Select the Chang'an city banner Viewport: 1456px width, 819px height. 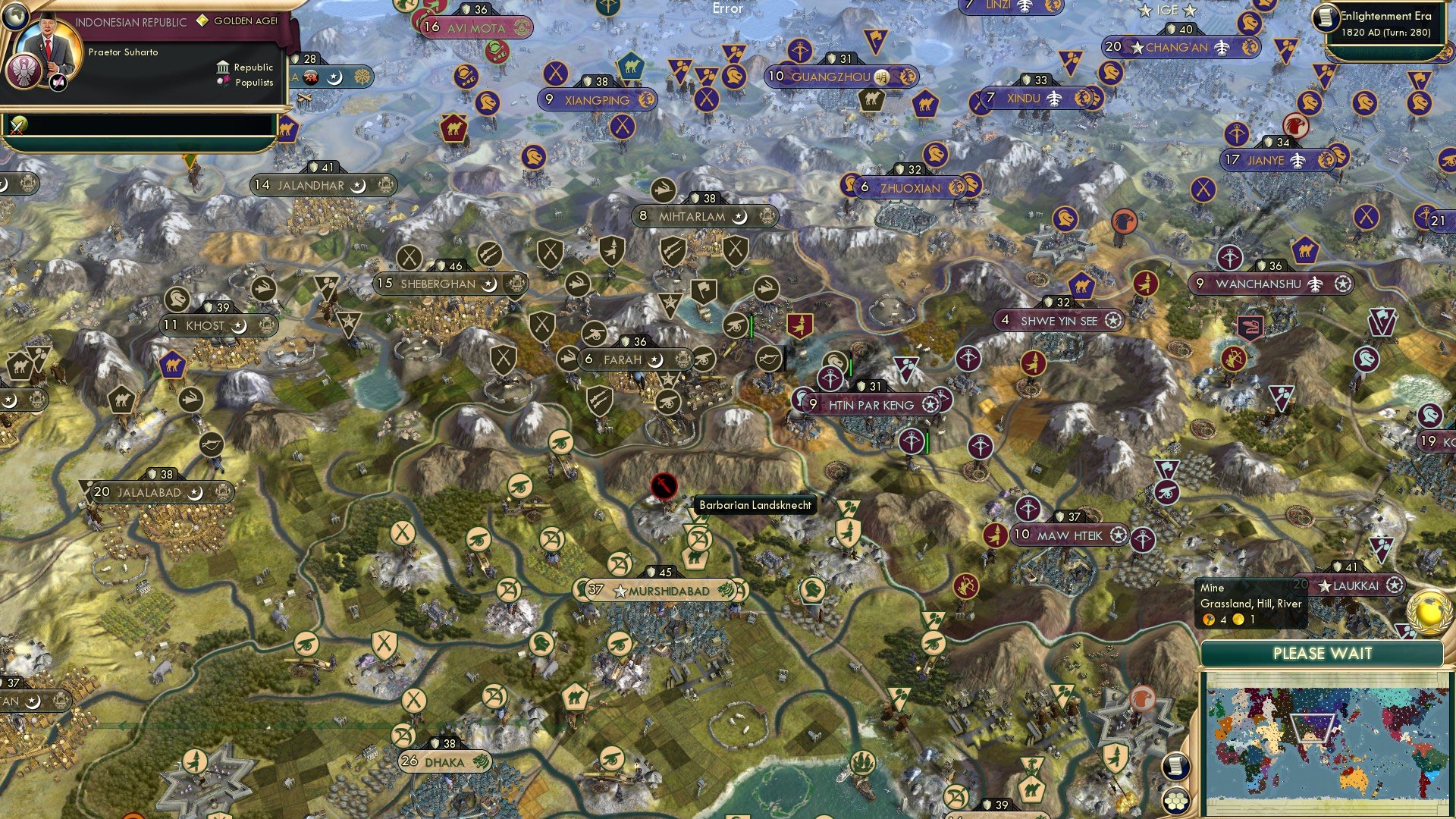(1178, 46)
